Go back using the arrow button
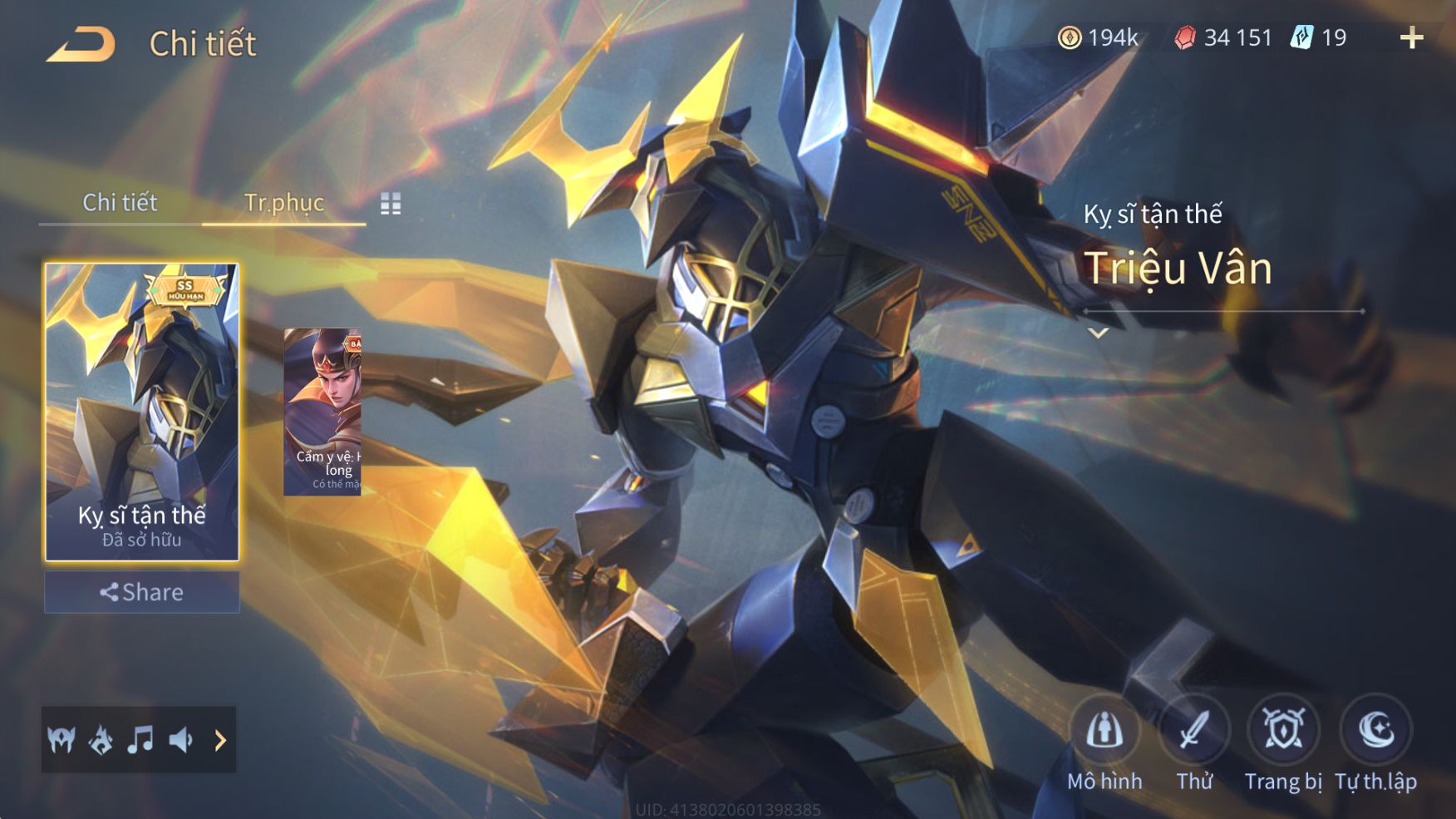The image size is (1456, 819). click(81, 45)
